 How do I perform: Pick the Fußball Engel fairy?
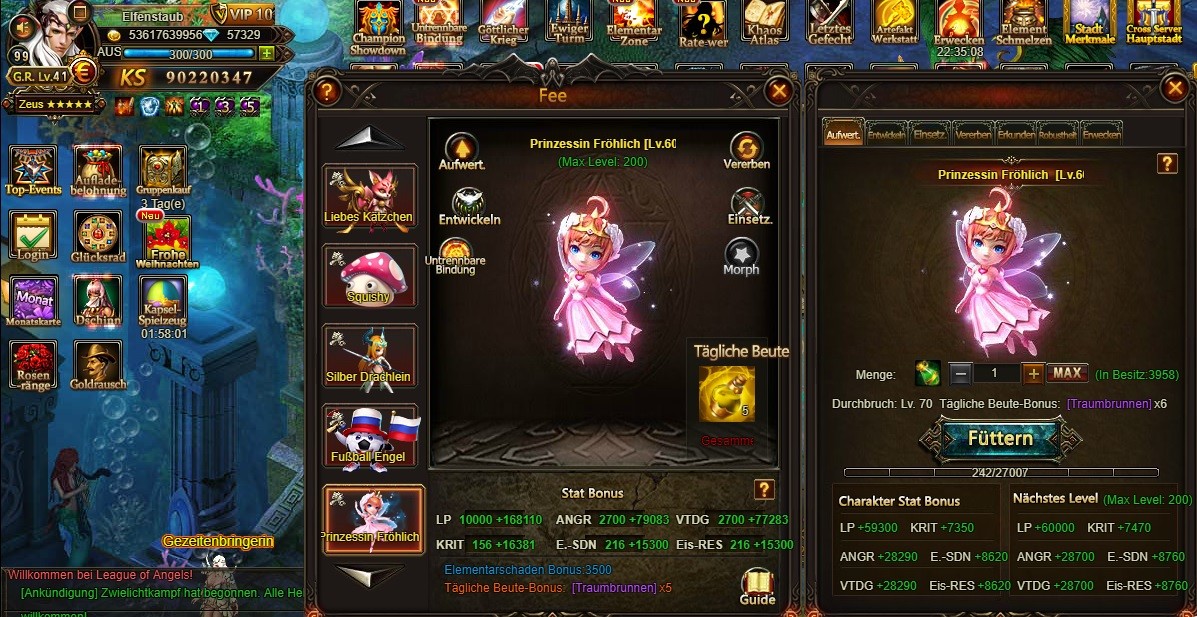click(x=369, y=436)
